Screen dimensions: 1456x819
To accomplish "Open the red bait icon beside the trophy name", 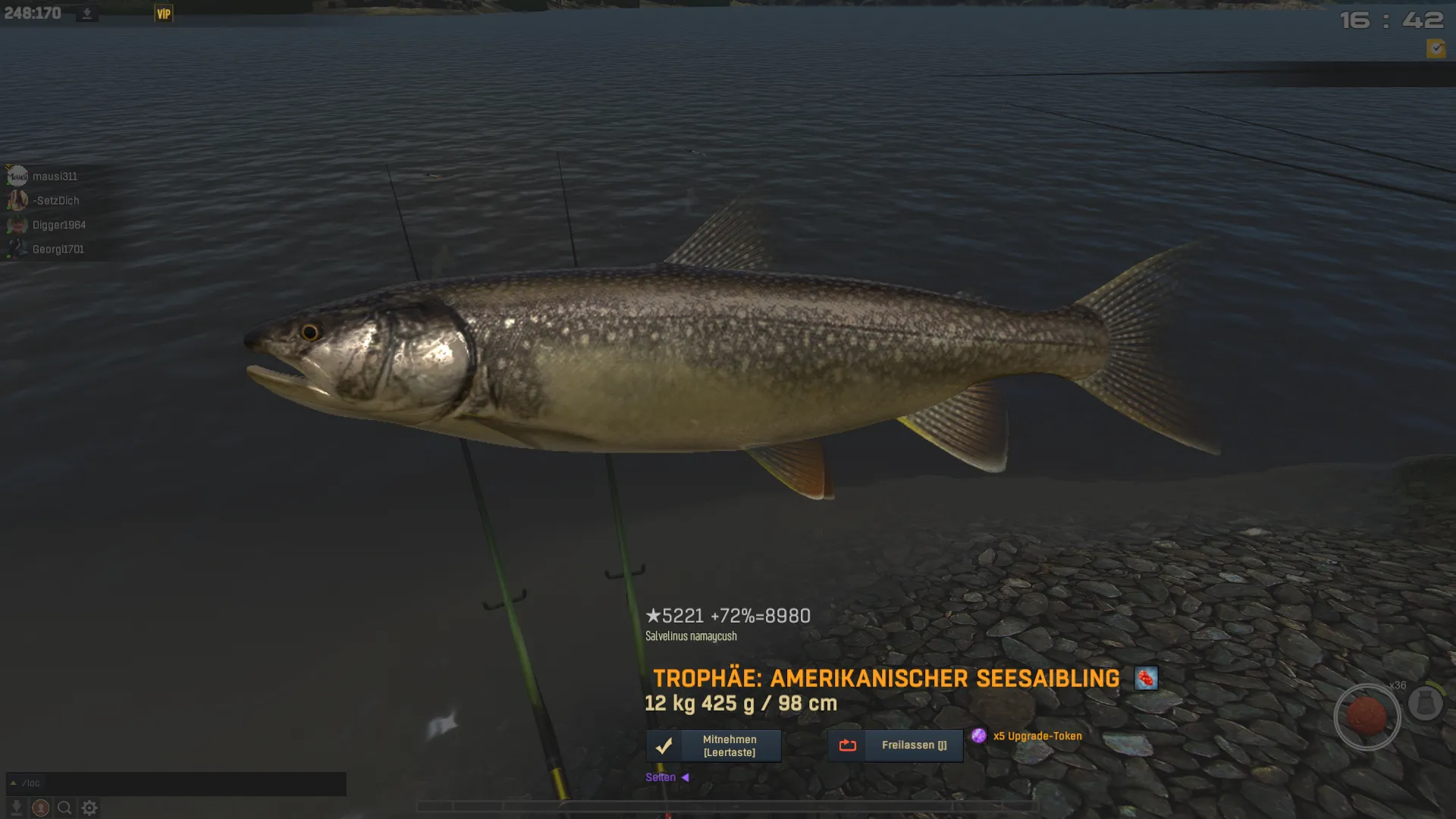I will pyautogui.click(x=1146, y=678).
